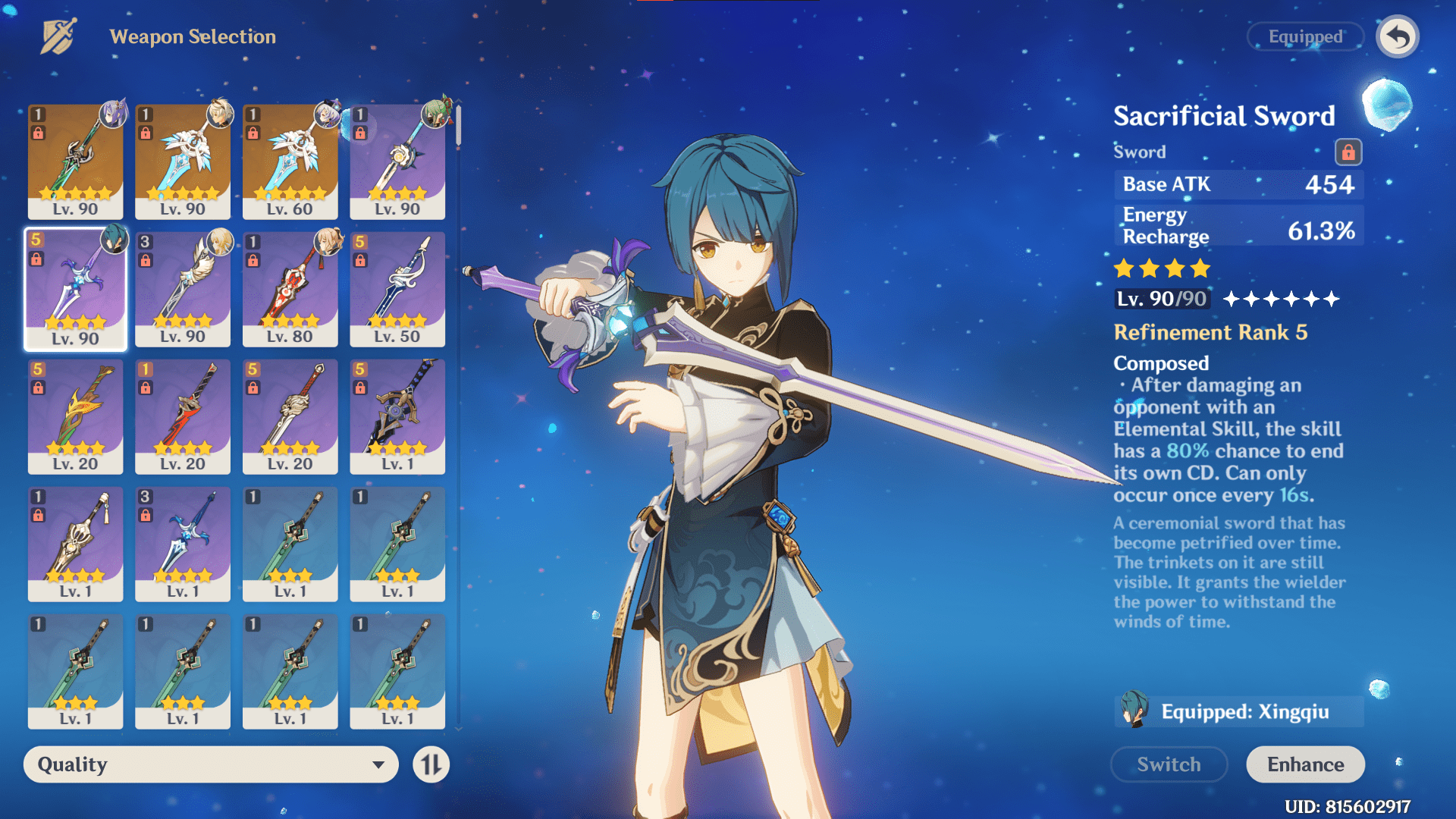This screenshot has height=819, width=1456.
Task: Return using the back arrow button
Action: 1398,36
